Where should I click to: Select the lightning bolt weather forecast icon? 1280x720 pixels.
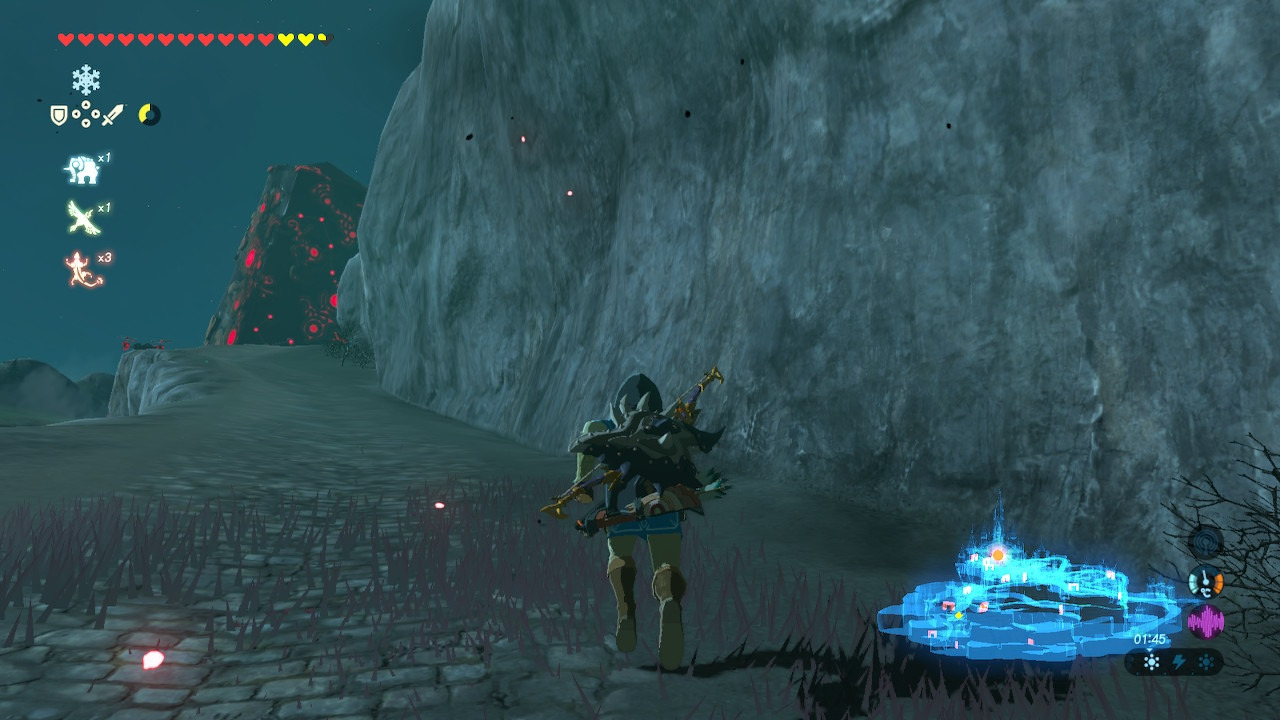click(x=1179, y=662)
